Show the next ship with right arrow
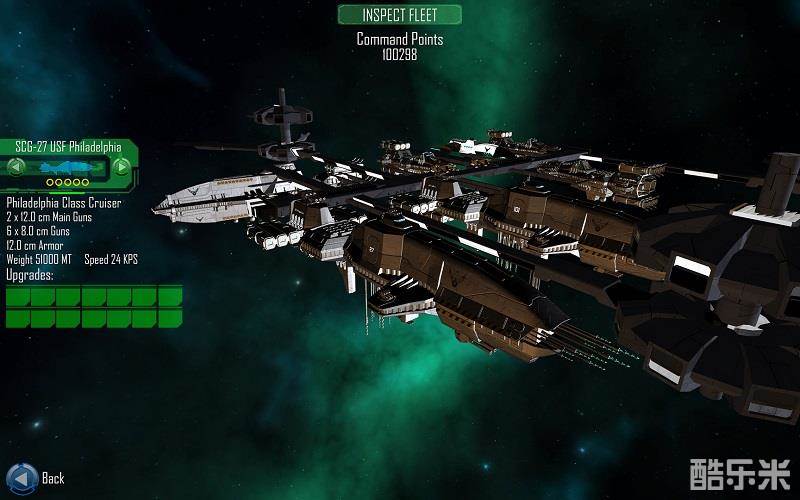The height and width of the screenshot is (500, 800). tap(121, 166)
